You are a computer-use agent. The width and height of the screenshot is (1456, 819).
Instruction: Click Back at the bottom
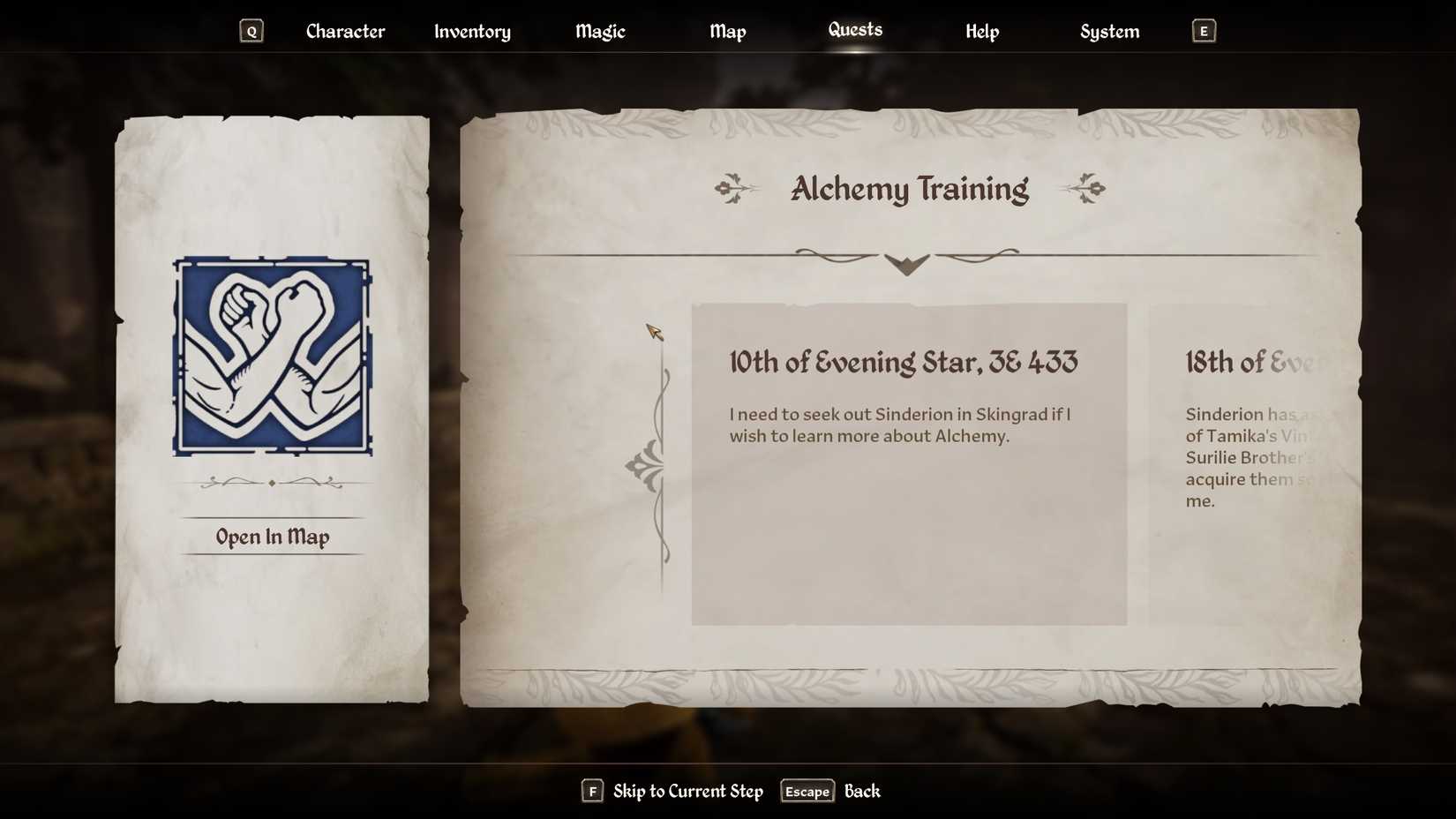(x=861, y=792)
